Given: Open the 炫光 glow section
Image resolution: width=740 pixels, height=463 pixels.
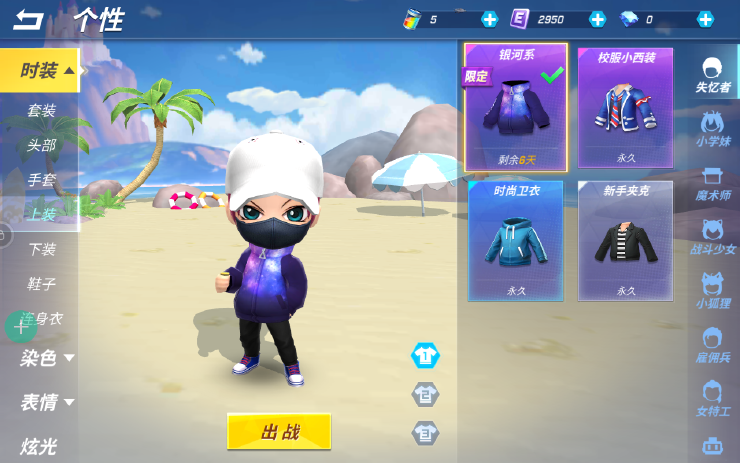Looking at the screenshot, I should pyautogui.click(x=38, y=446).
